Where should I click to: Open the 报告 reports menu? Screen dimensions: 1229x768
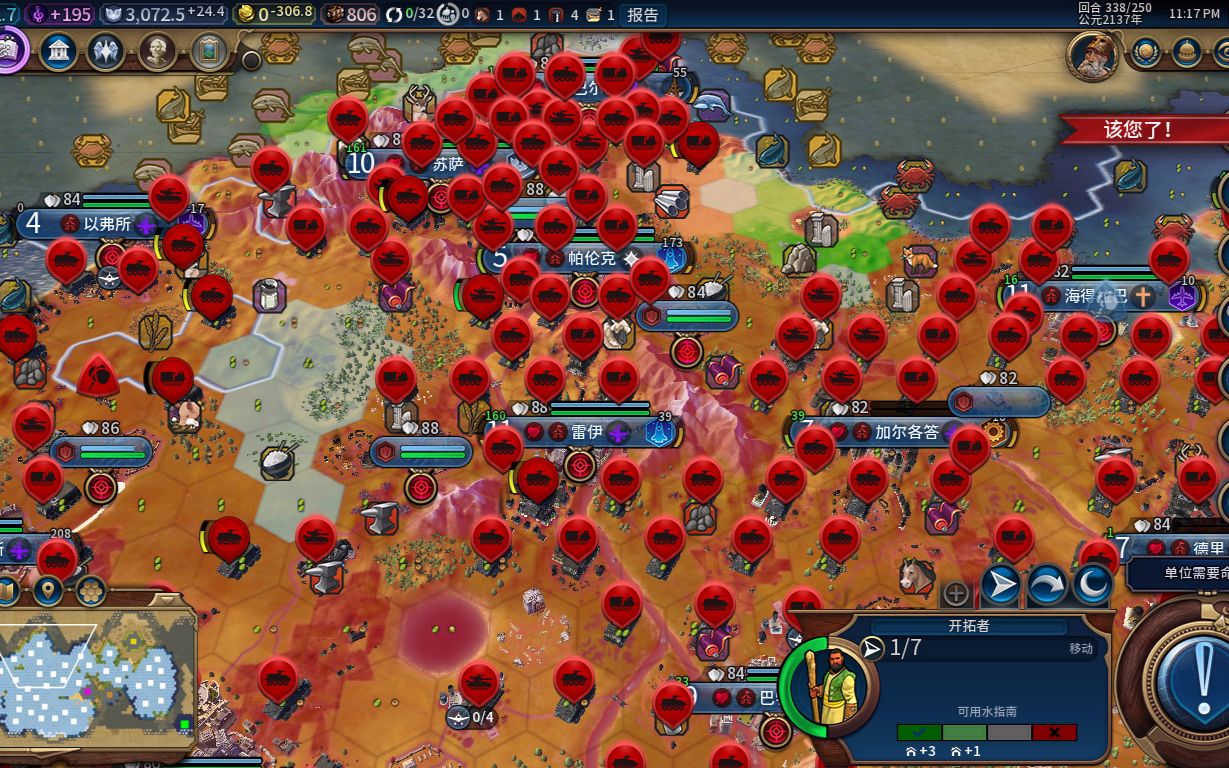pyautogui.click(x=642, y=14)
